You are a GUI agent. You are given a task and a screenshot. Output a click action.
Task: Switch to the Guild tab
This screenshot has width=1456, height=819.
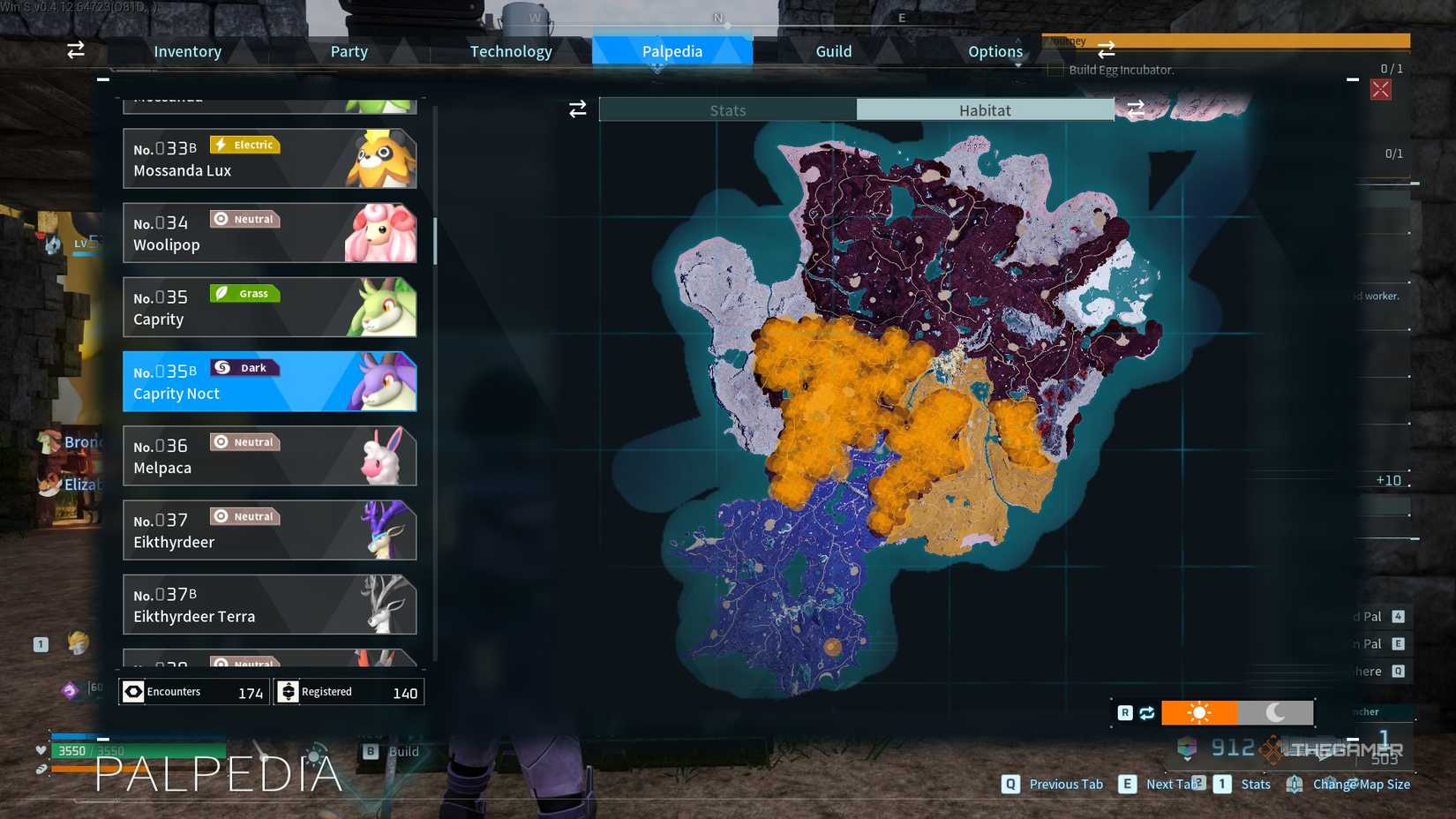[832, 51]
